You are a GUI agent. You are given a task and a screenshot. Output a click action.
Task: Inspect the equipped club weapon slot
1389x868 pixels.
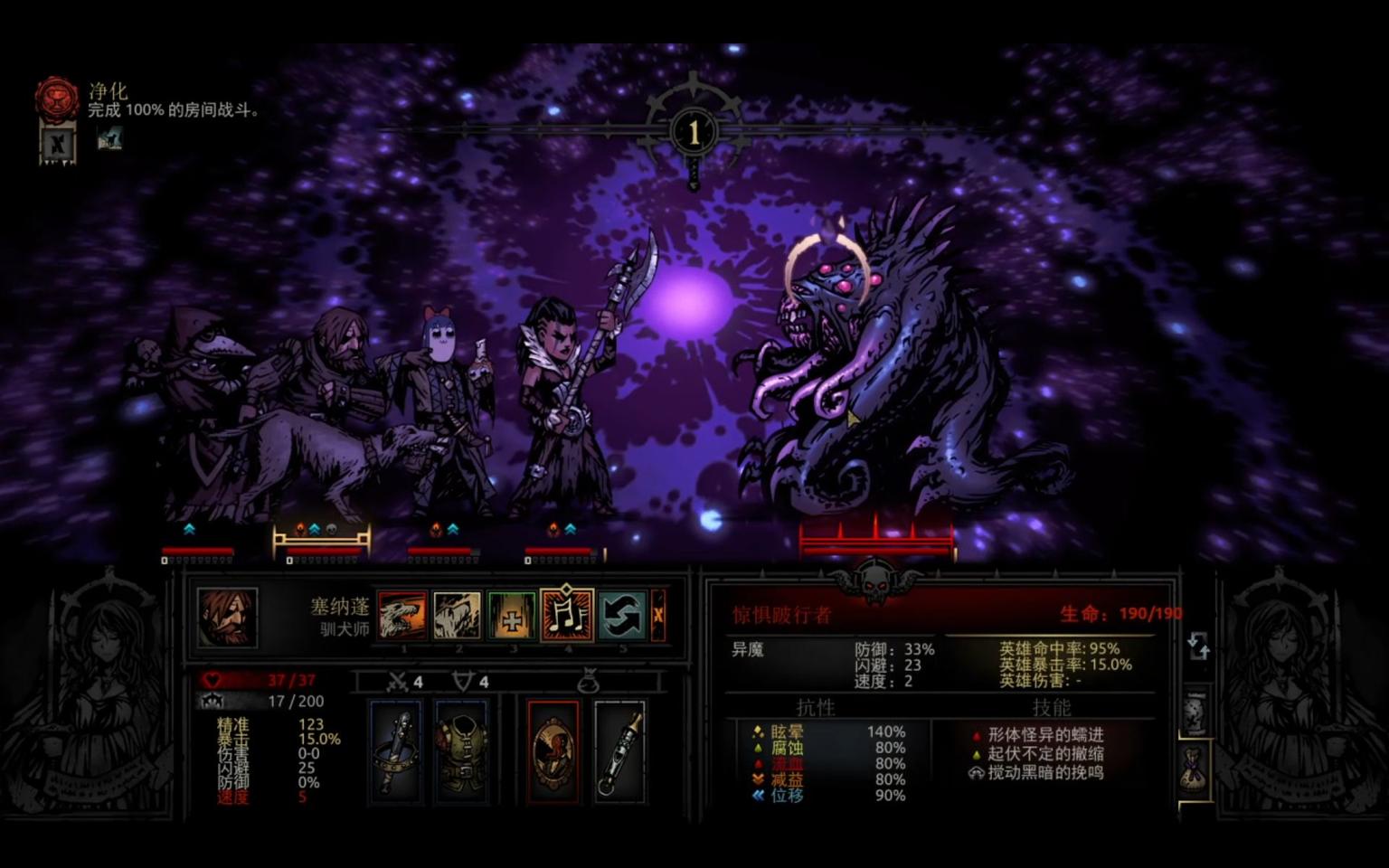tap(395, 750)
